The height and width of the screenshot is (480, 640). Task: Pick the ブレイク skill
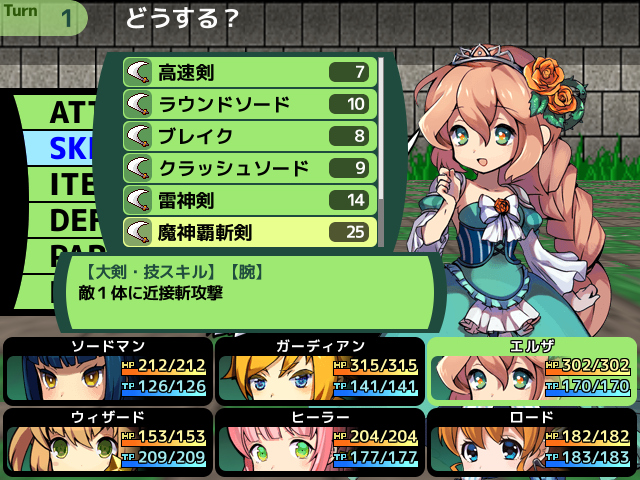(249, 136)
